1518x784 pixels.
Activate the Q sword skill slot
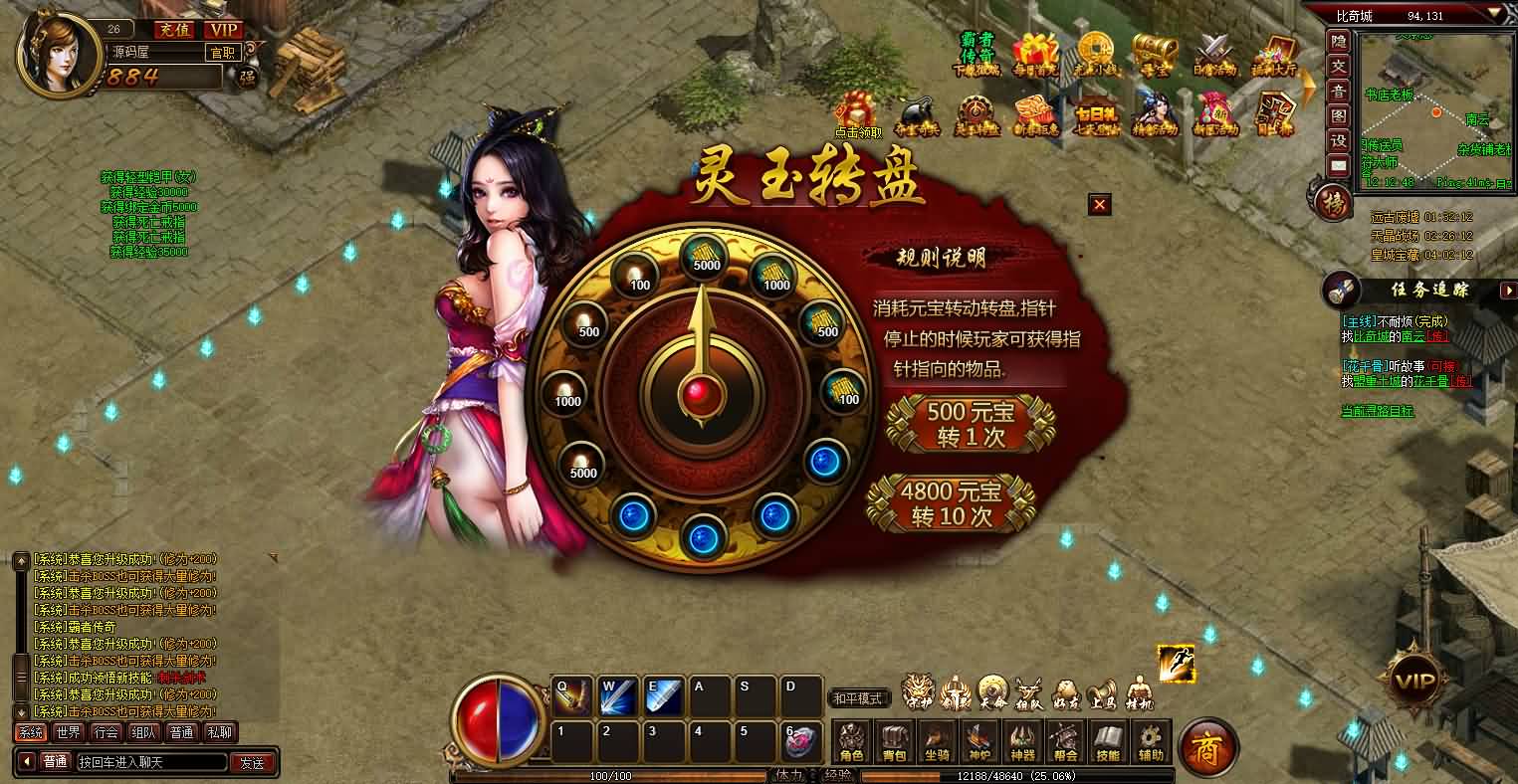tap(571, 695)
